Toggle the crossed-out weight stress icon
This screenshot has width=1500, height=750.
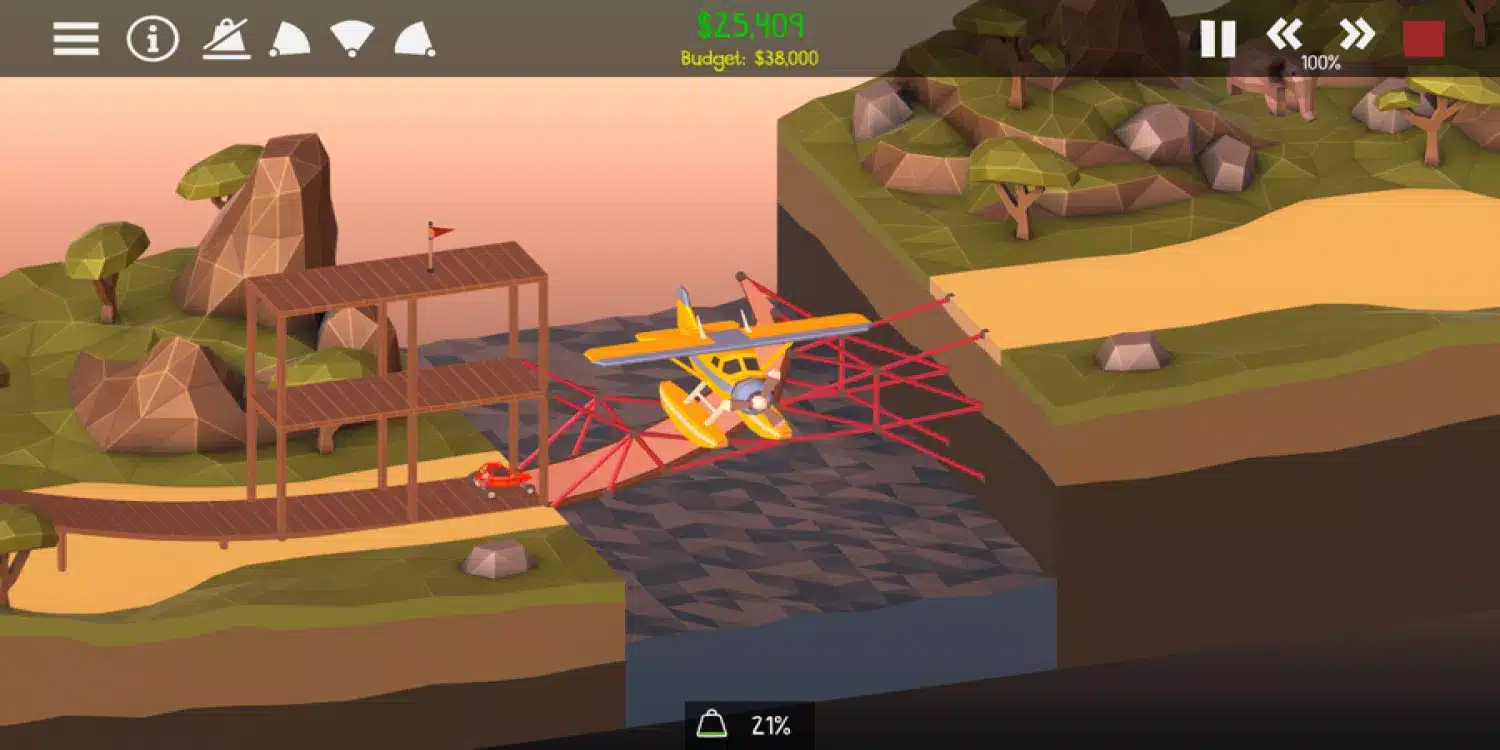[x=226, y=39]
